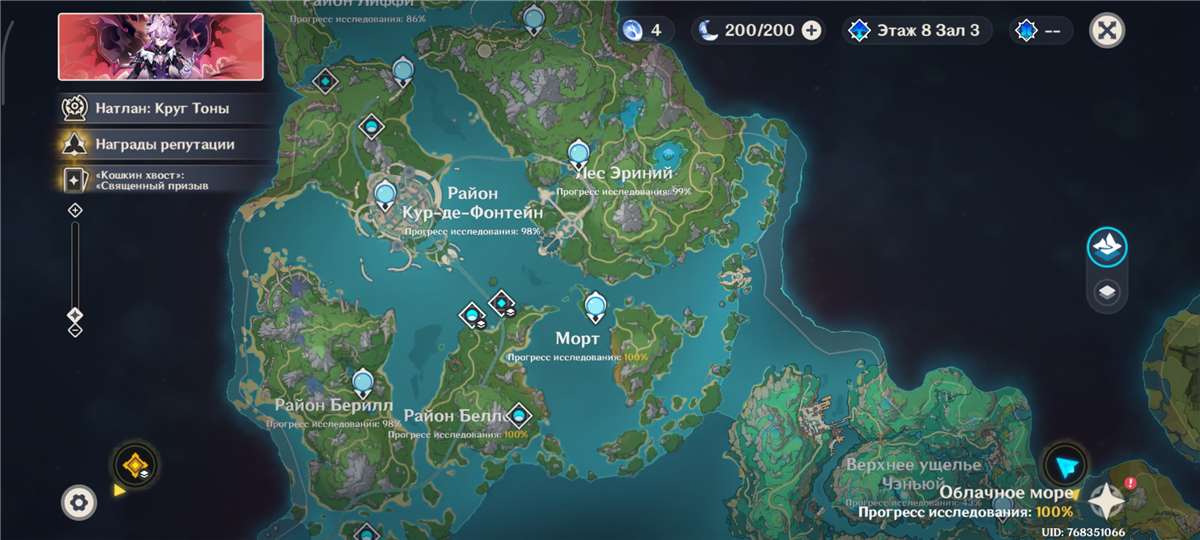Viewport: 1200px width, 540px height.
Task: Click the stacked layers button
Action: [1107, 293]
